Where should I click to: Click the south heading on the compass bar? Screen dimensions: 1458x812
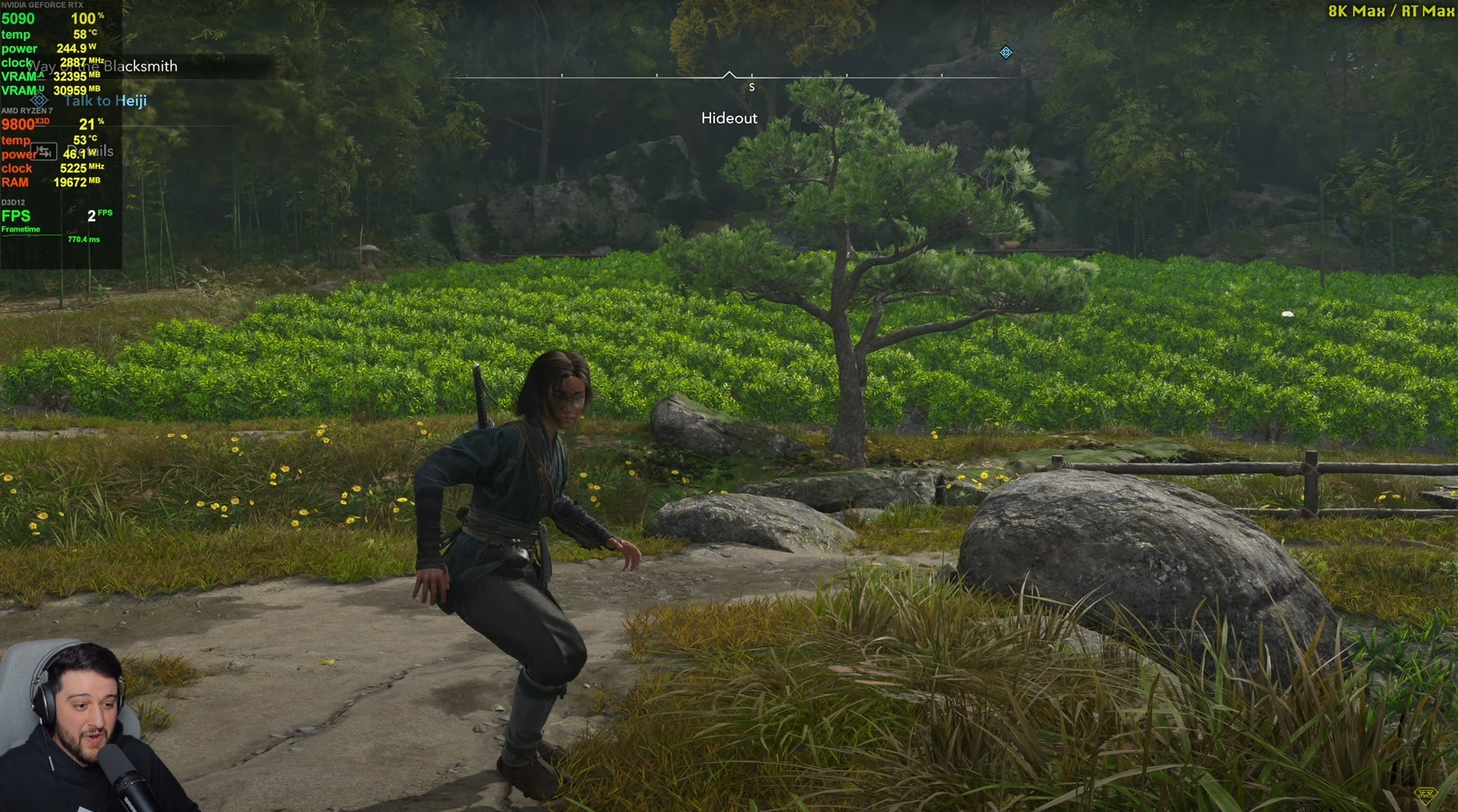(x=751, y=87)
